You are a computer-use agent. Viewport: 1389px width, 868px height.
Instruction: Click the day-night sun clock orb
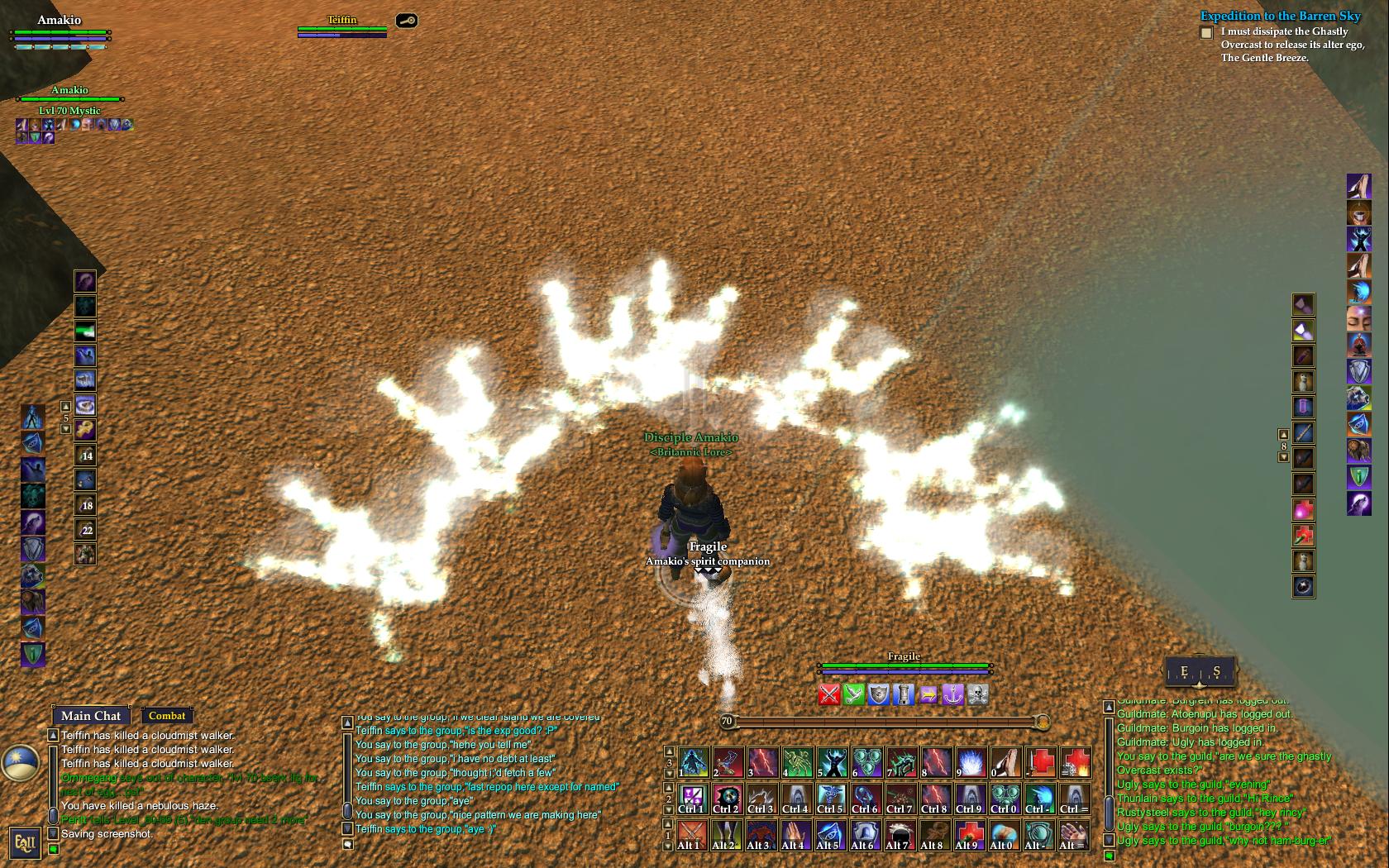pyautogui.click(x=19, y=762)
